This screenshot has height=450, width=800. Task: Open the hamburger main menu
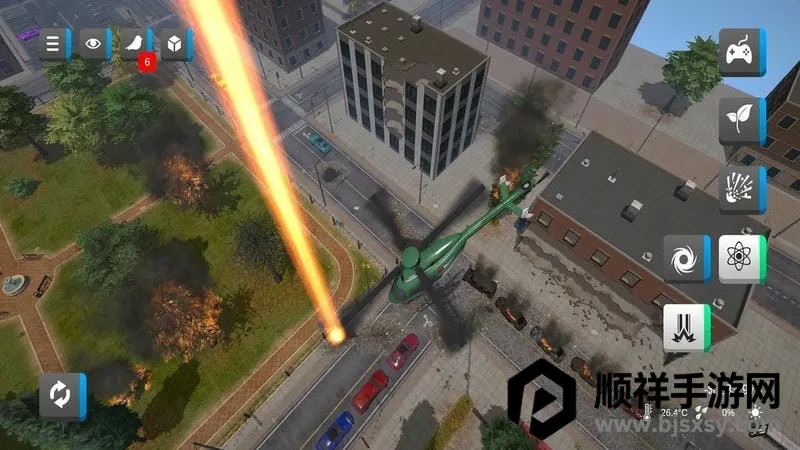point(55,43)
